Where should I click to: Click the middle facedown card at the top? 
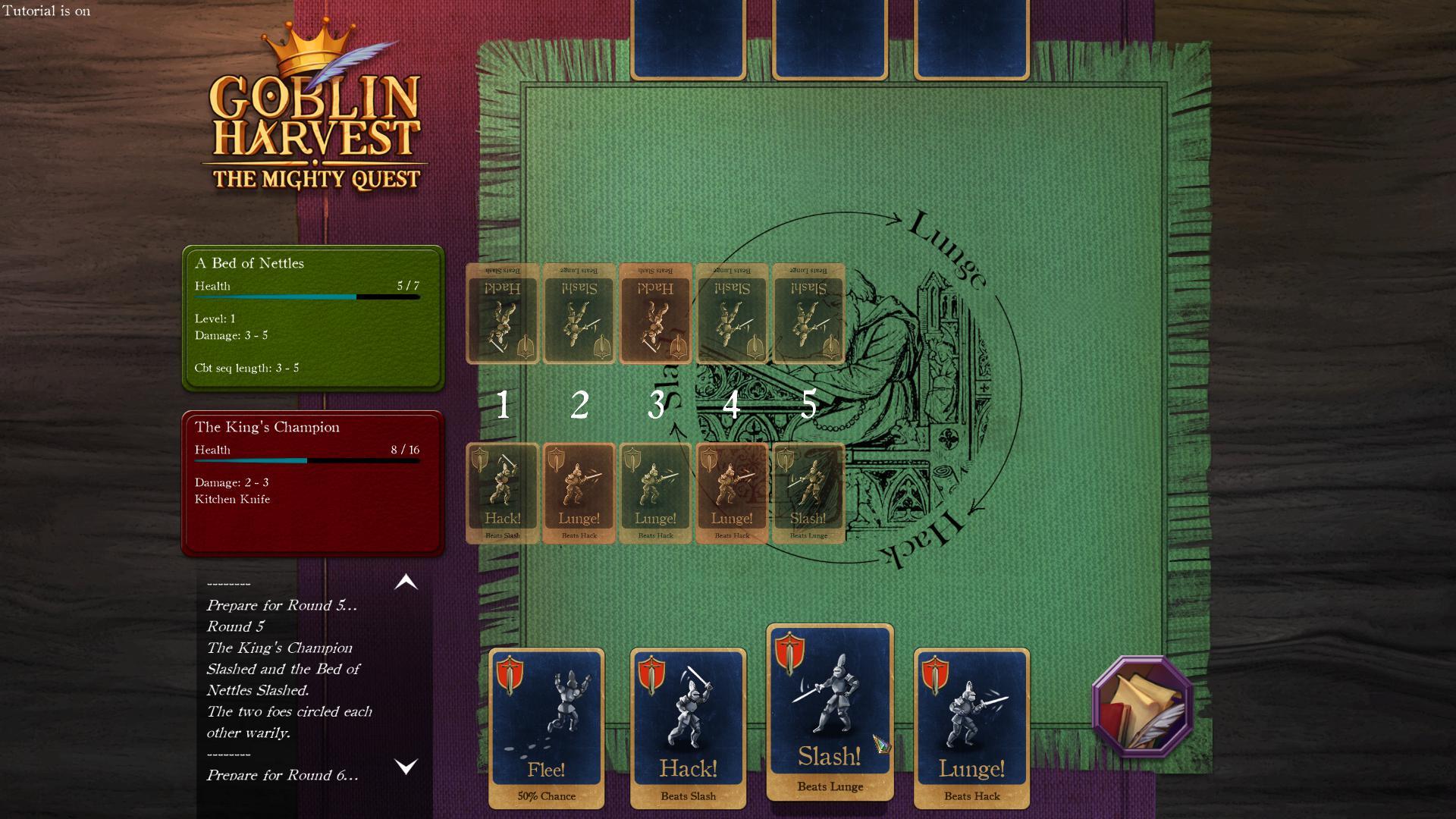point(829,38)
